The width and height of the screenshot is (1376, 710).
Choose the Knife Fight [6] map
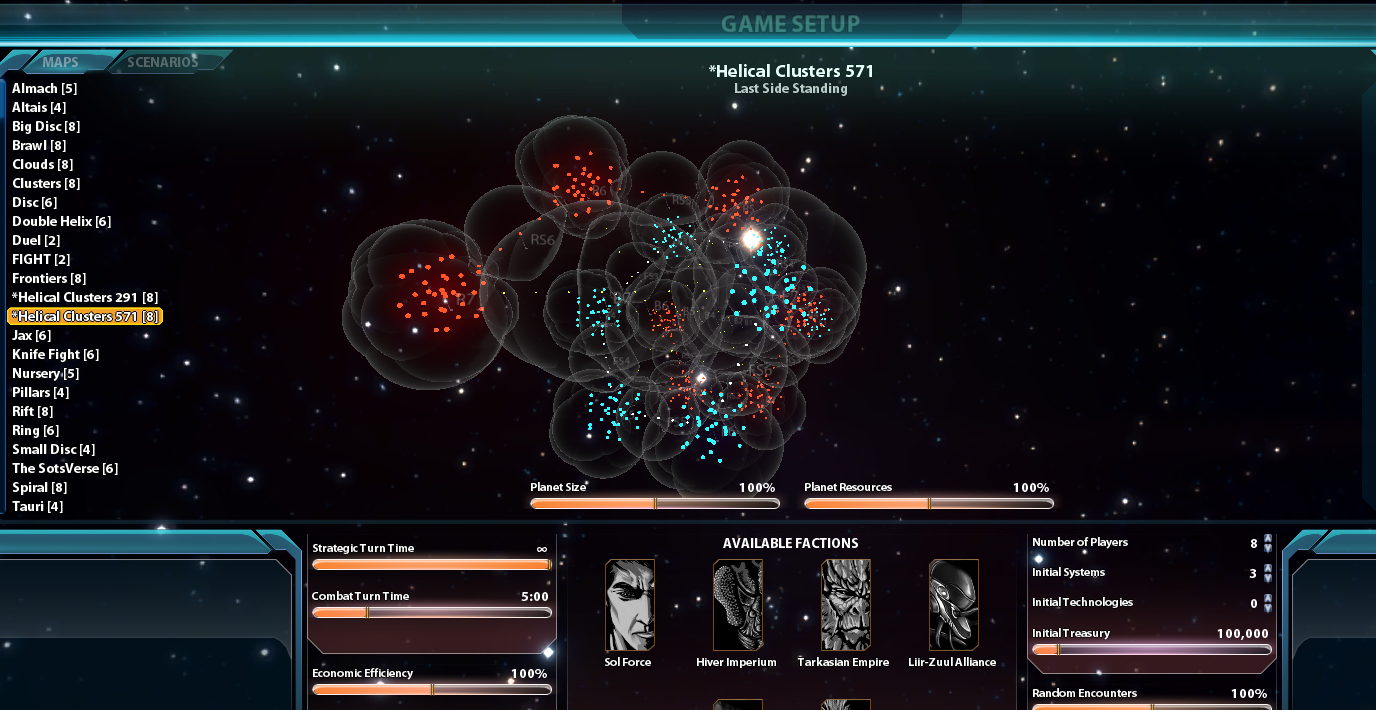tap(55, 354)
